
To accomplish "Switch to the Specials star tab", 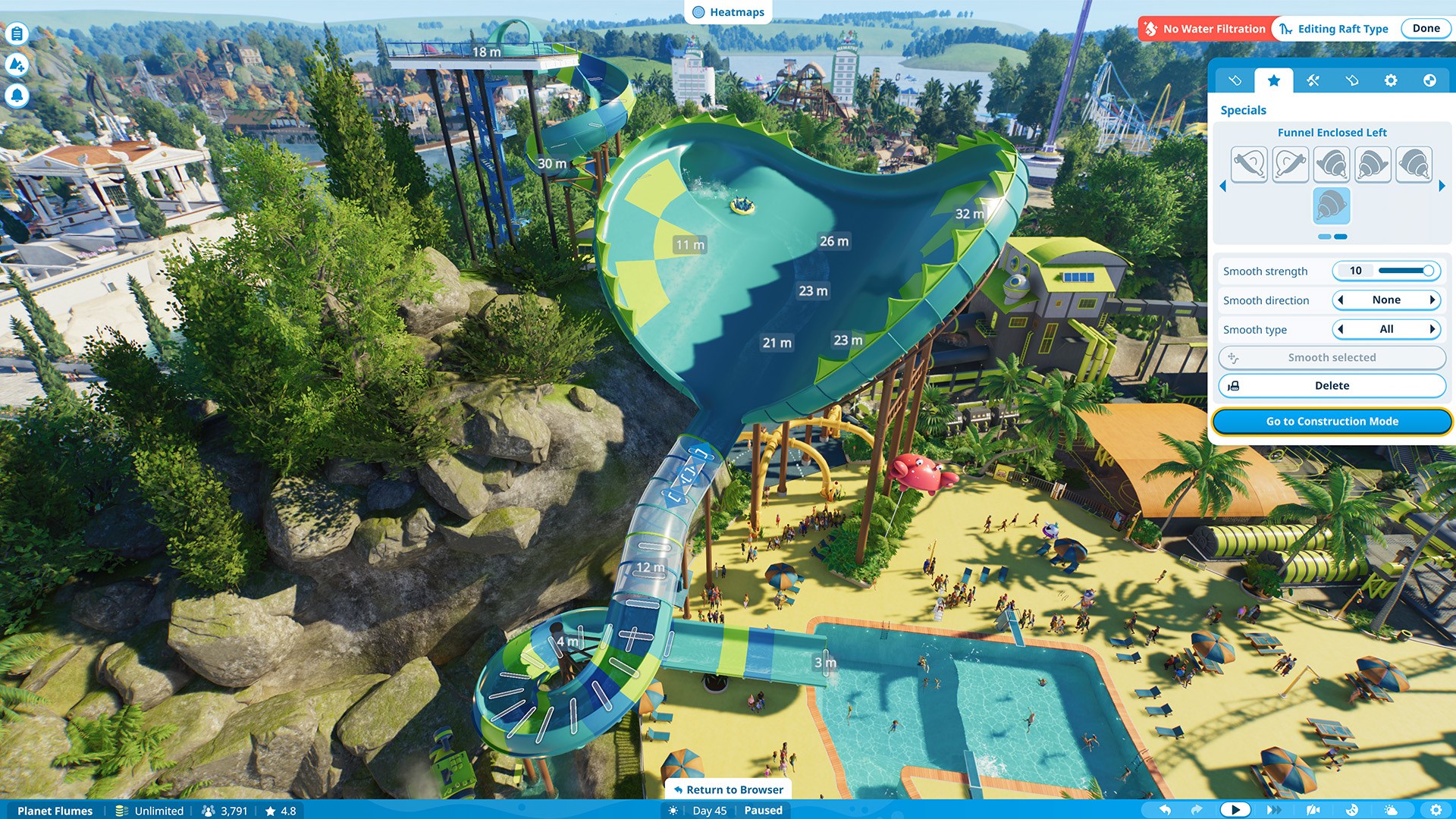I will (x=1272, y=80).
